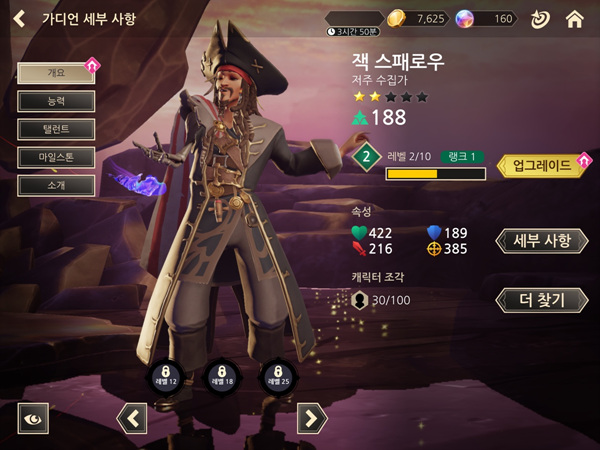Return home via the house icon
600x450 pixels.
574,18
